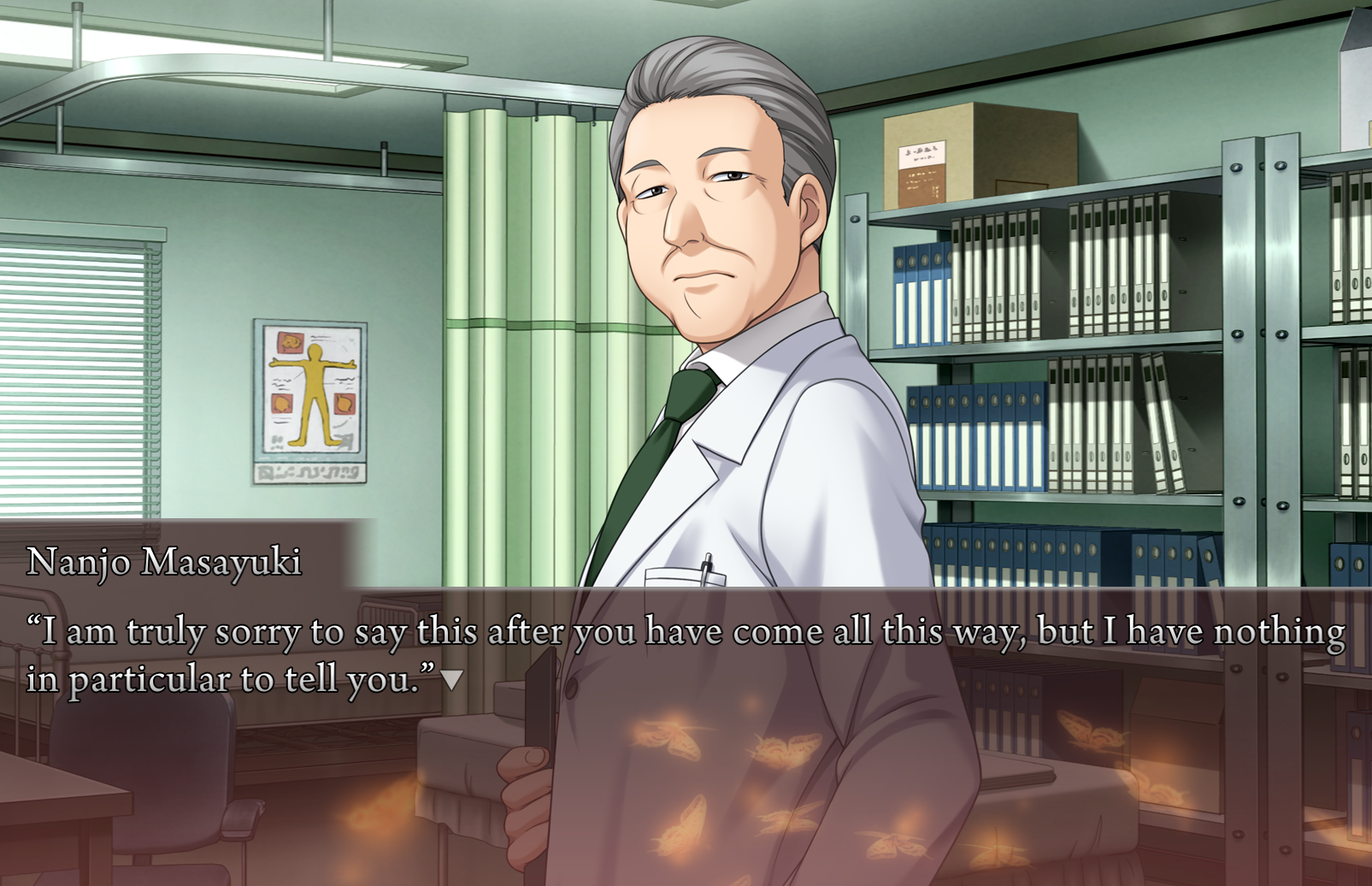Screen dimensions: 1372x886
Task: Click the yellow anatomy poster on wall
Action: click(x=309, y=402)
